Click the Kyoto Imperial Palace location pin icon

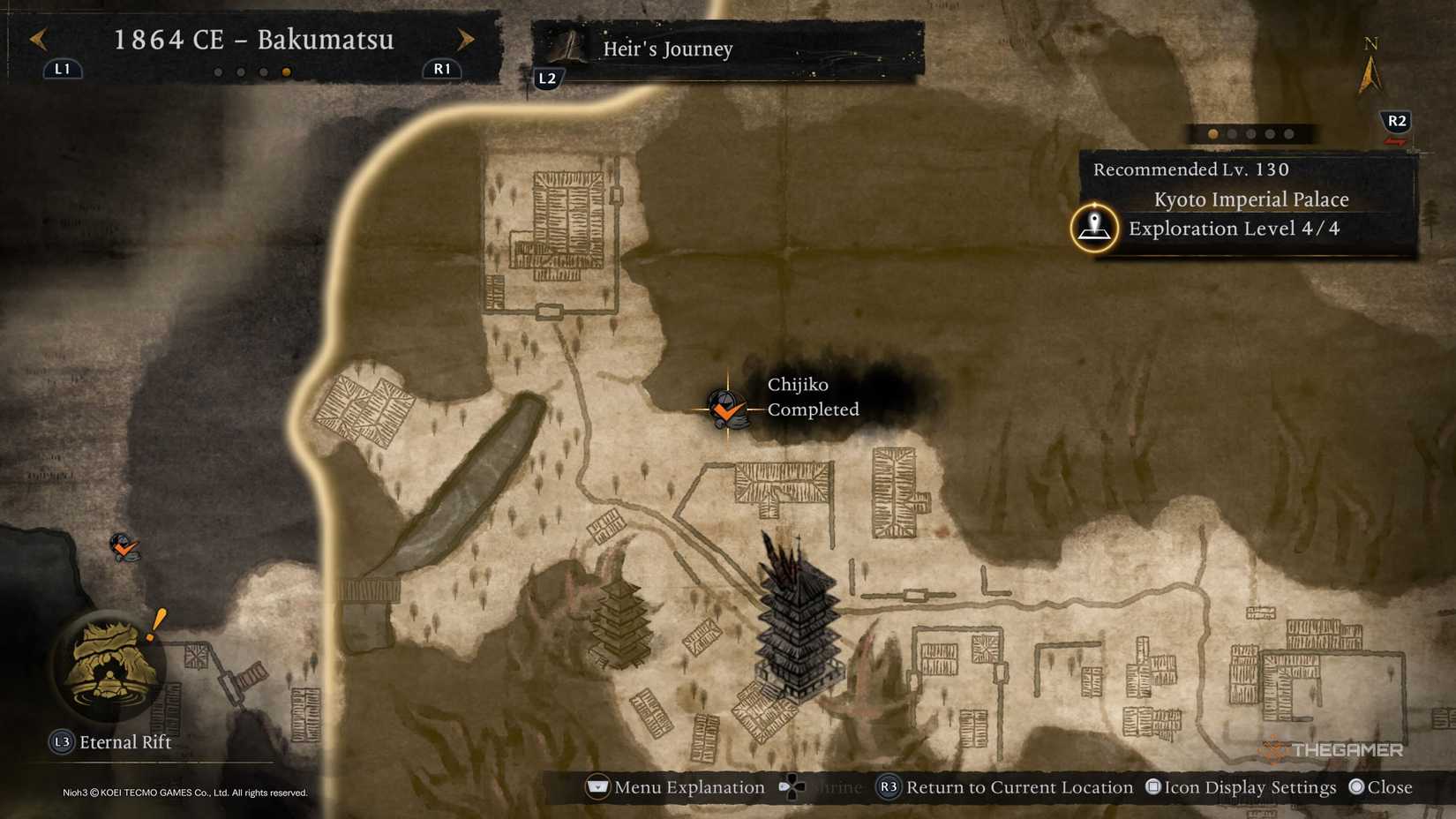point(1093,227)
